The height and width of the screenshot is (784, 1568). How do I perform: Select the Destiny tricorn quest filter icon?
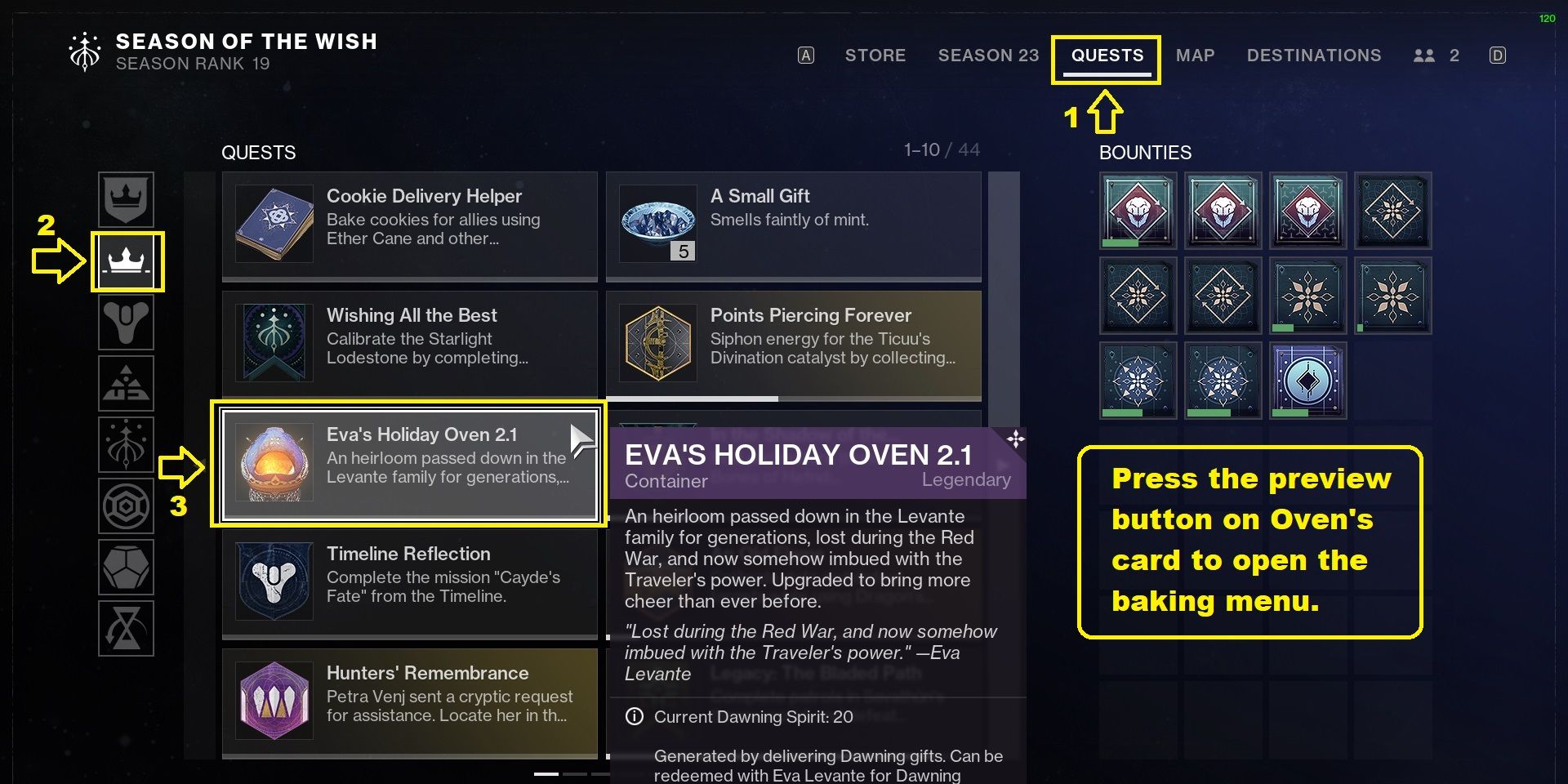[127, 322]
